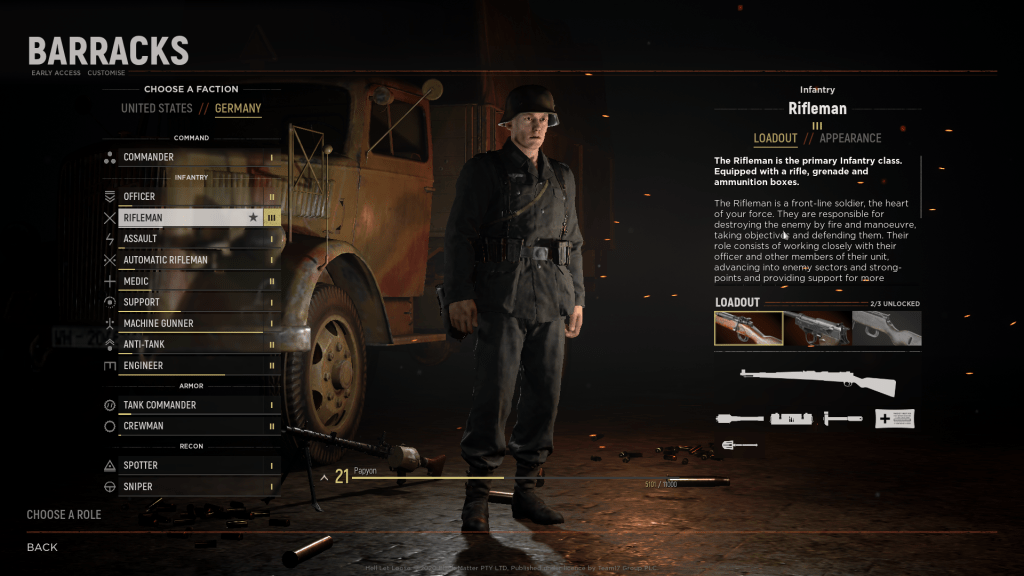Select the Medic role
1024x576 pixels.
(190, 281)
